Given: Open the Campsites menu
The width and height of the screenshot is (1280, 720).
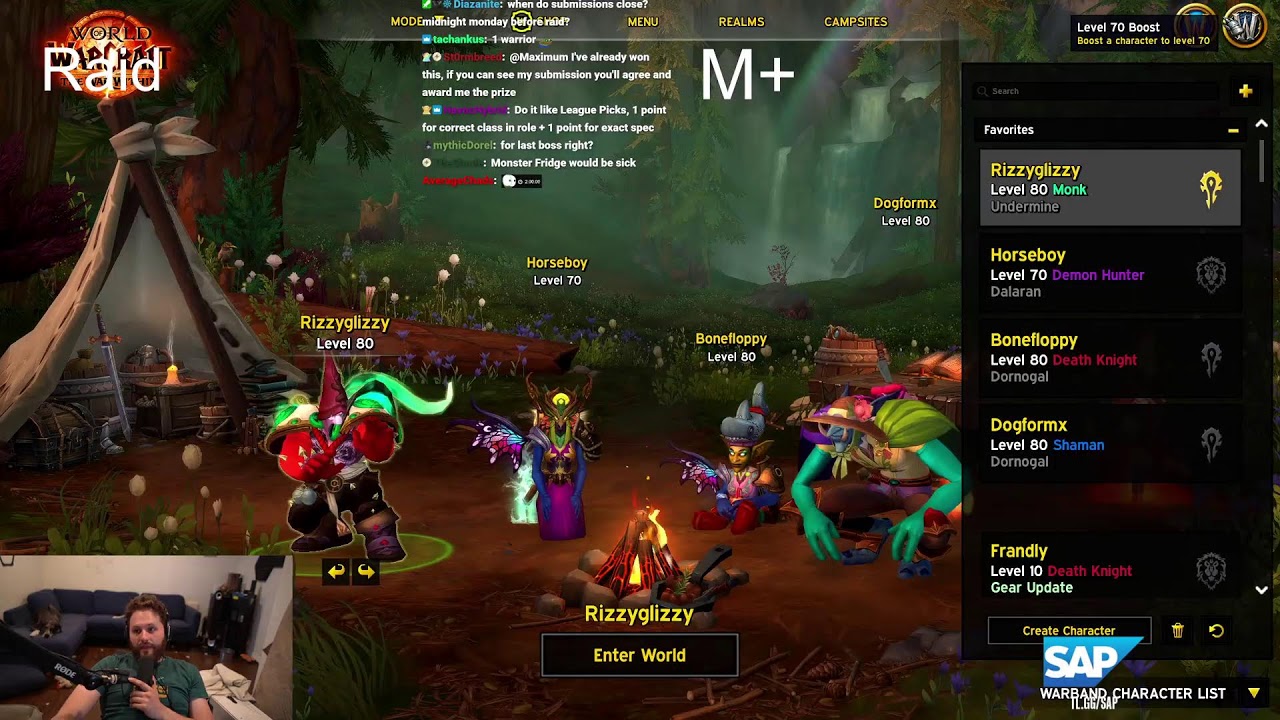Looking at the screenshot, I should (x=855, y=22).
